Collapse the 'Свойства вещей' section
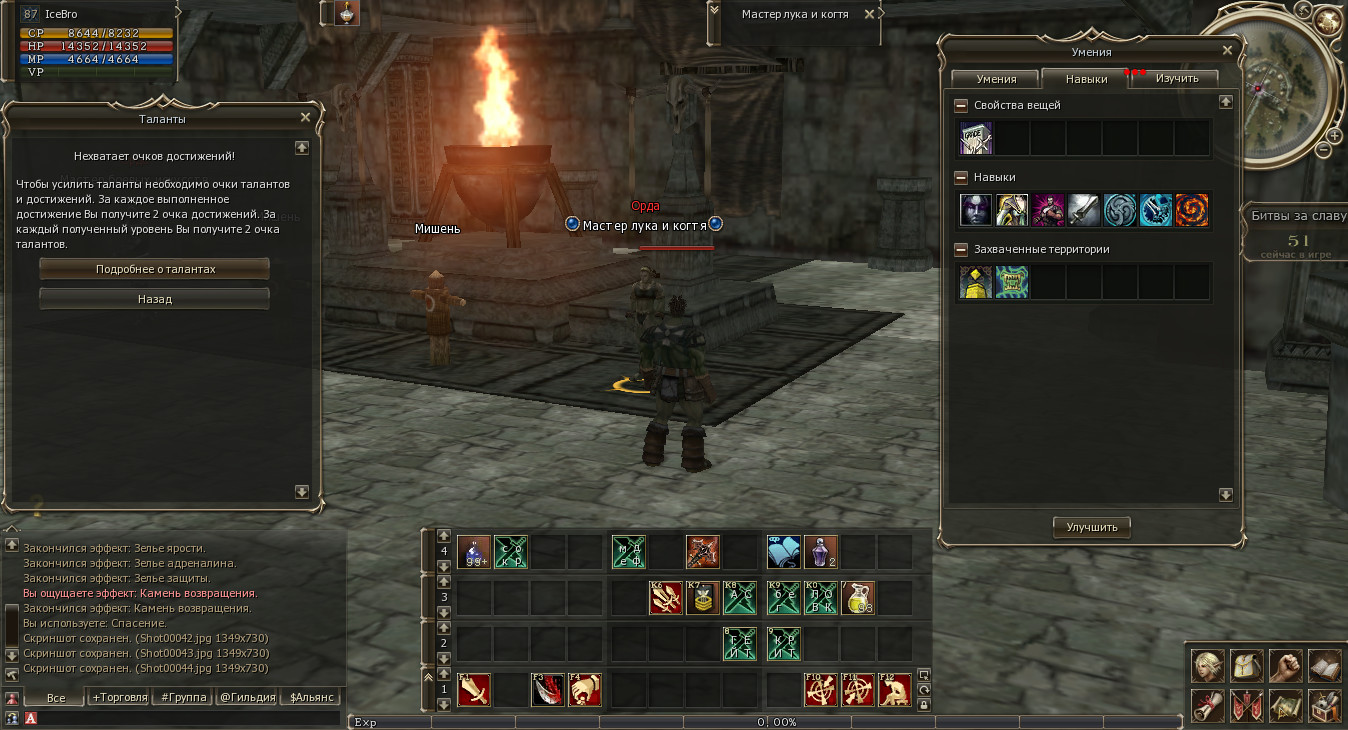This screenshot has height=730, width=1348. (961, 105)
